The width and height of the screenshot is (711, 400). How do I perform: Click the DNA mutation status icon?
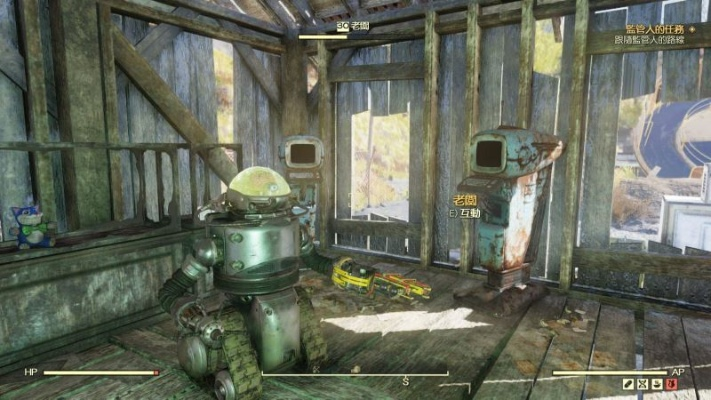click(x=641, y=384)
